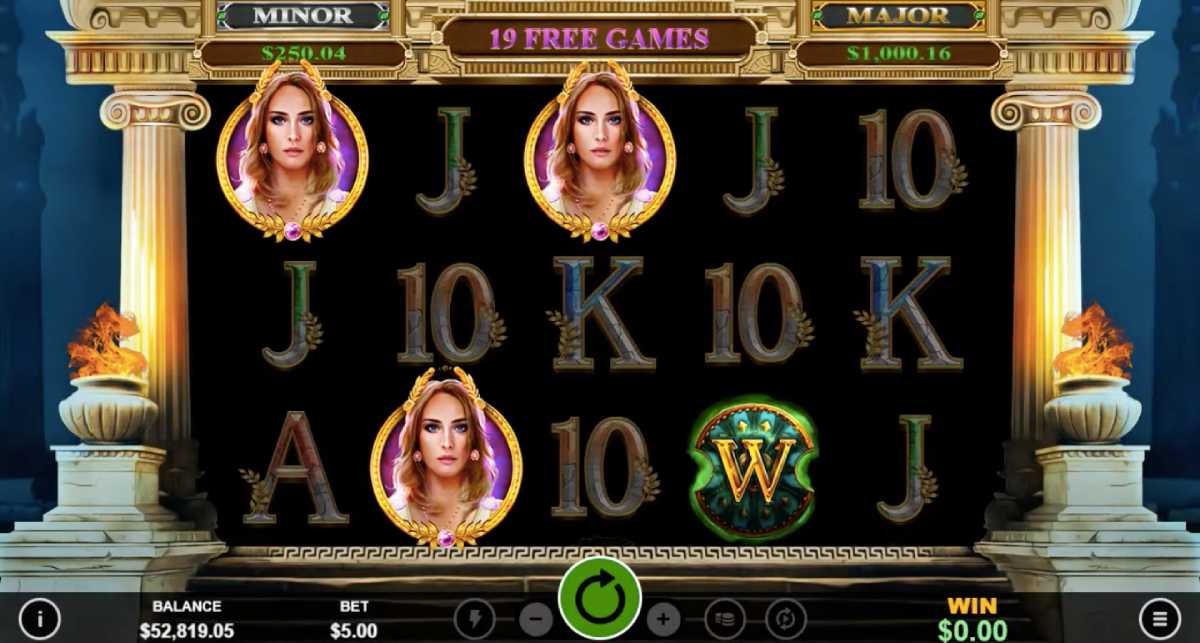
Task: Toggle turbo spin lightning bolt icon
Action: [474, 618]
